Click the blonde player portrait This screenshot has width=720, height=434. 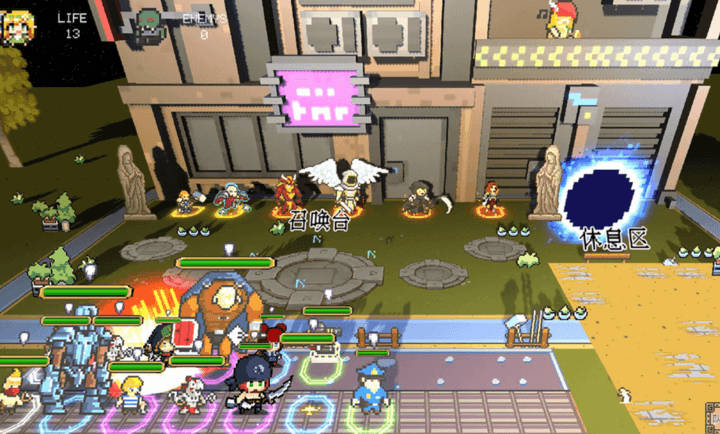[16, 26]
